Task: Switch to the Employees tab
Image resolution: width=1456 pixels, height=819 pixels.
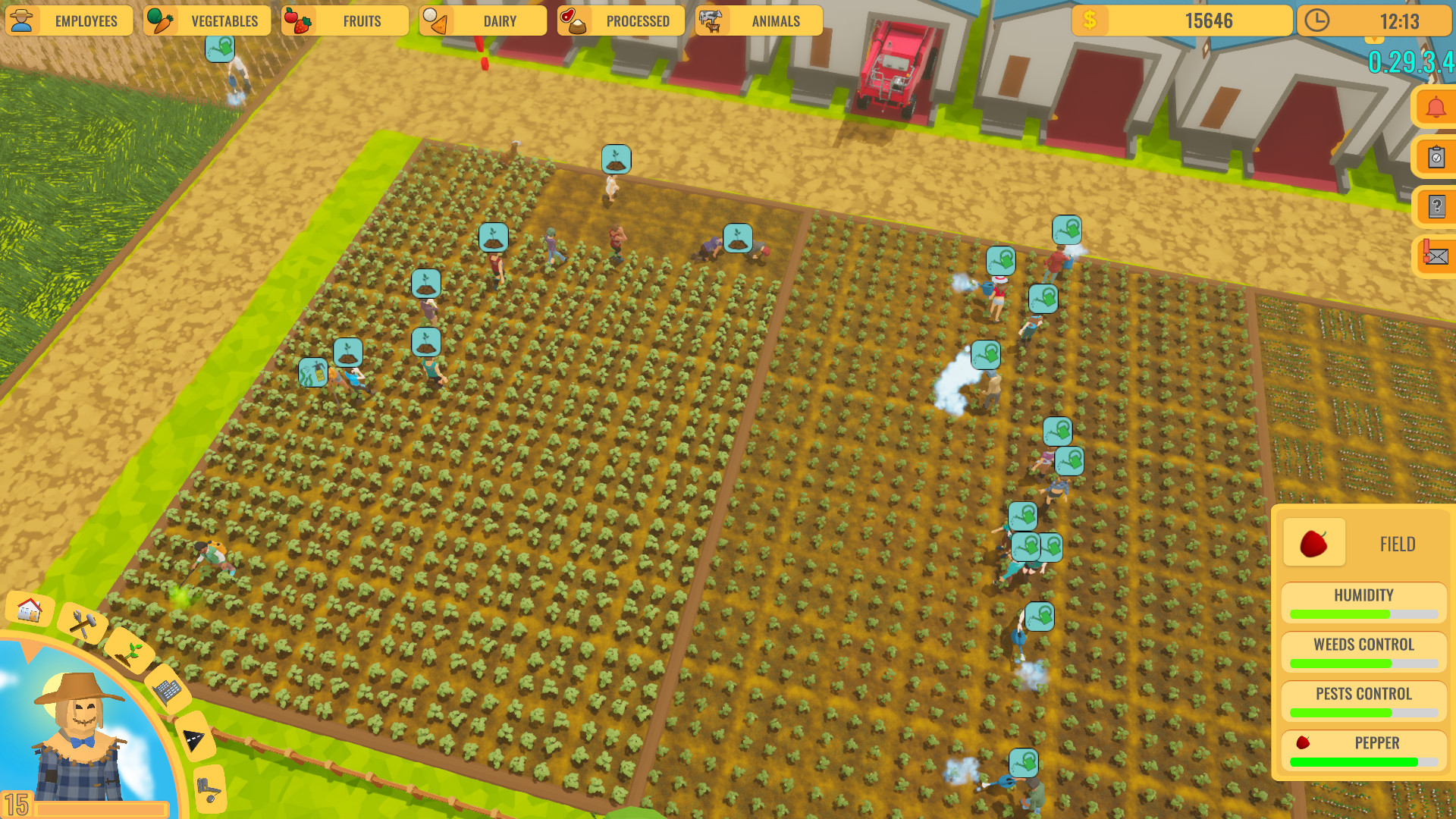Action: coord(70,20)
